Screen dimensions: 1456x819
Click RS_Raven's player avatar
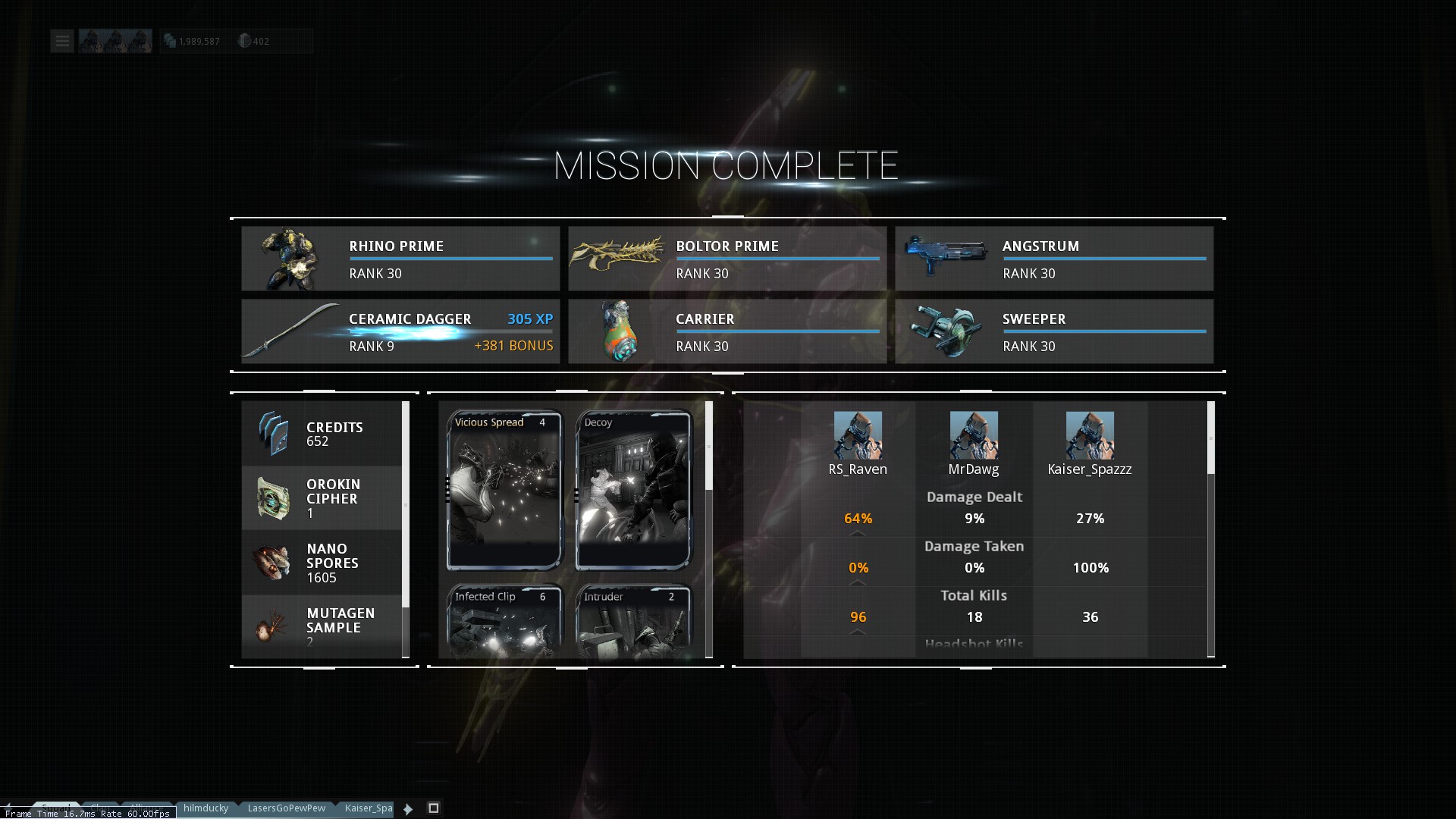[858, 435]
